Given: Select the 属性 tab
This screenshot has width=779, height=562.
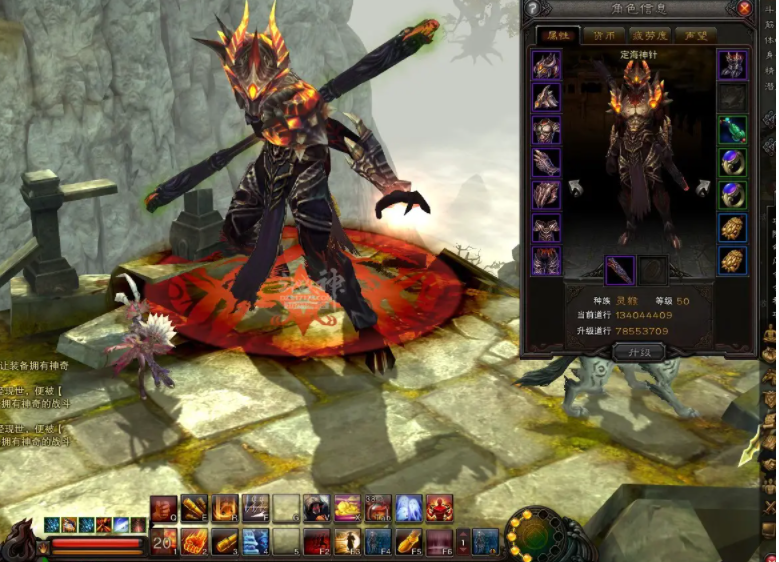Looking at the screenshot, I should tap(556, 35).
